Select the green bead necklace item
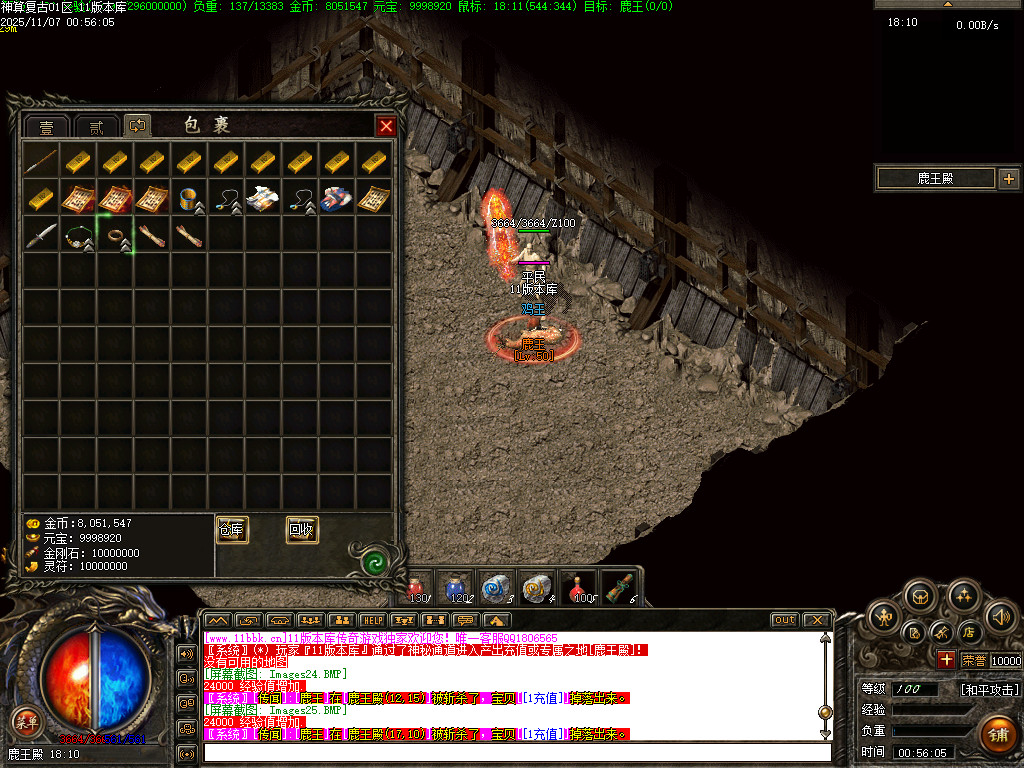This screenshot has width=1024, height=768. click(78, 235)
